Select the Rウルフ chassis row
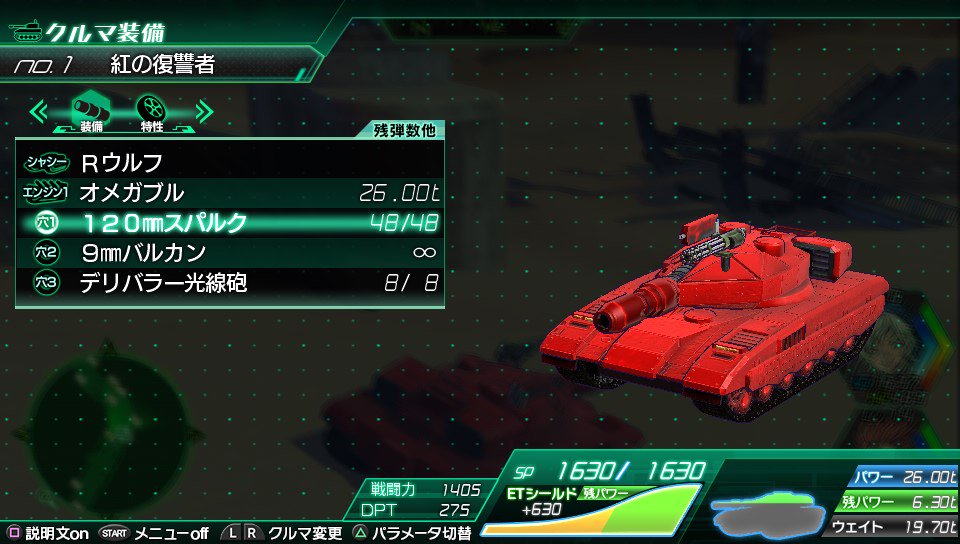 coord(230,161)
